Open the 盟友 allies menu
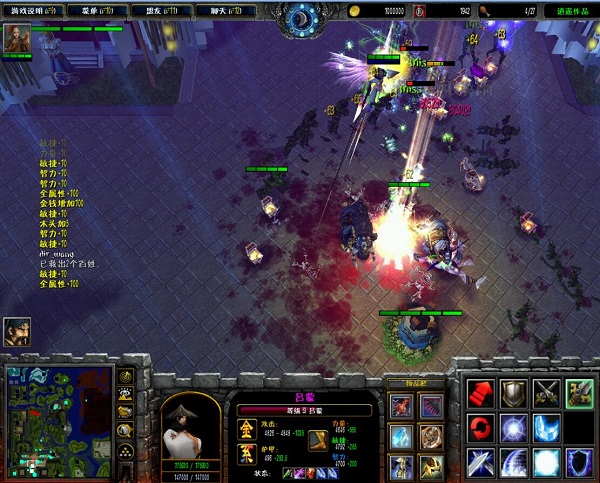The width and height of the screenshot is (600, 483). 163,10
